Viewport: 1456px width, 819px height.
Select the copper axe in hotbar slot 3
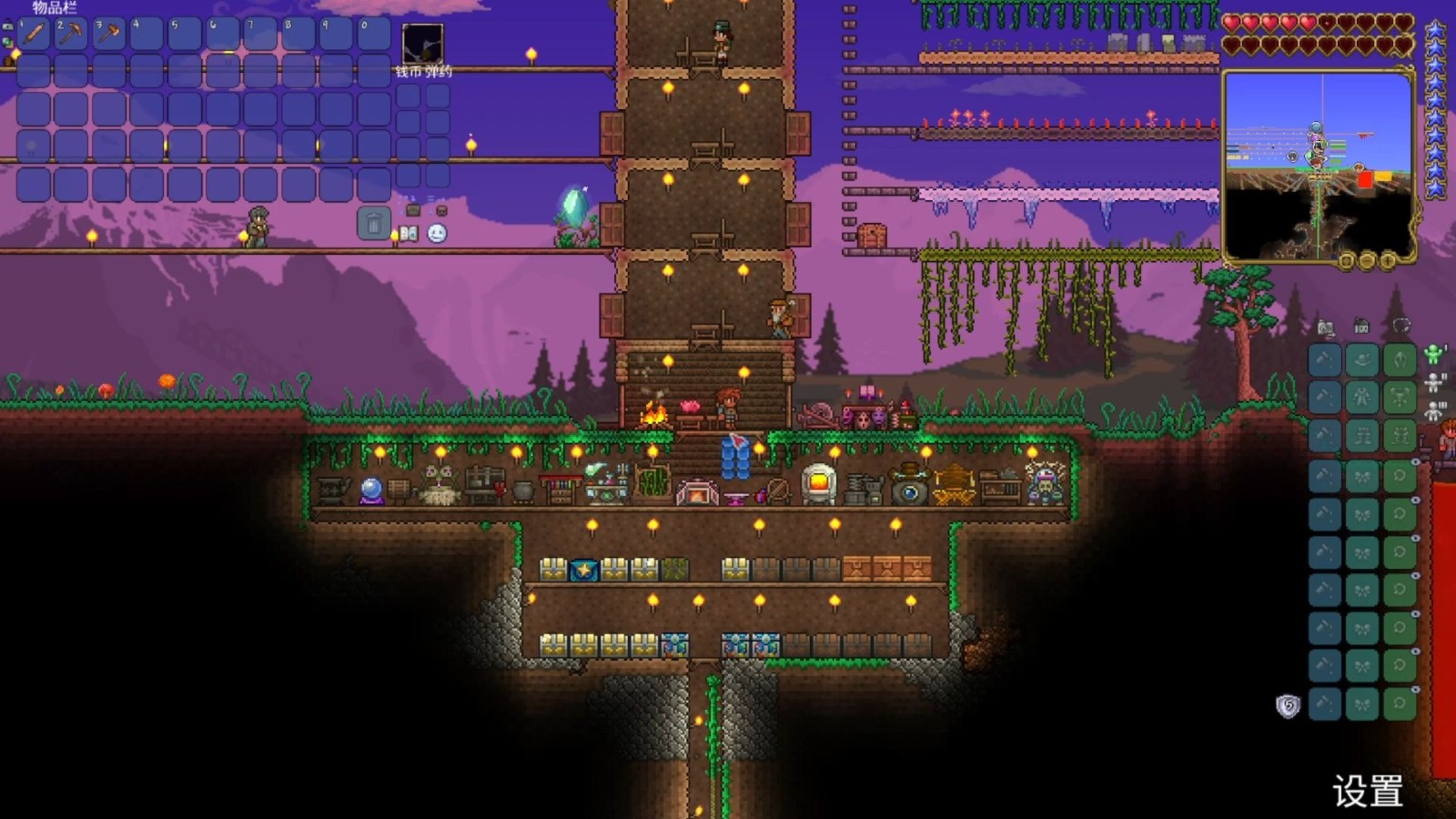(108, 34)
